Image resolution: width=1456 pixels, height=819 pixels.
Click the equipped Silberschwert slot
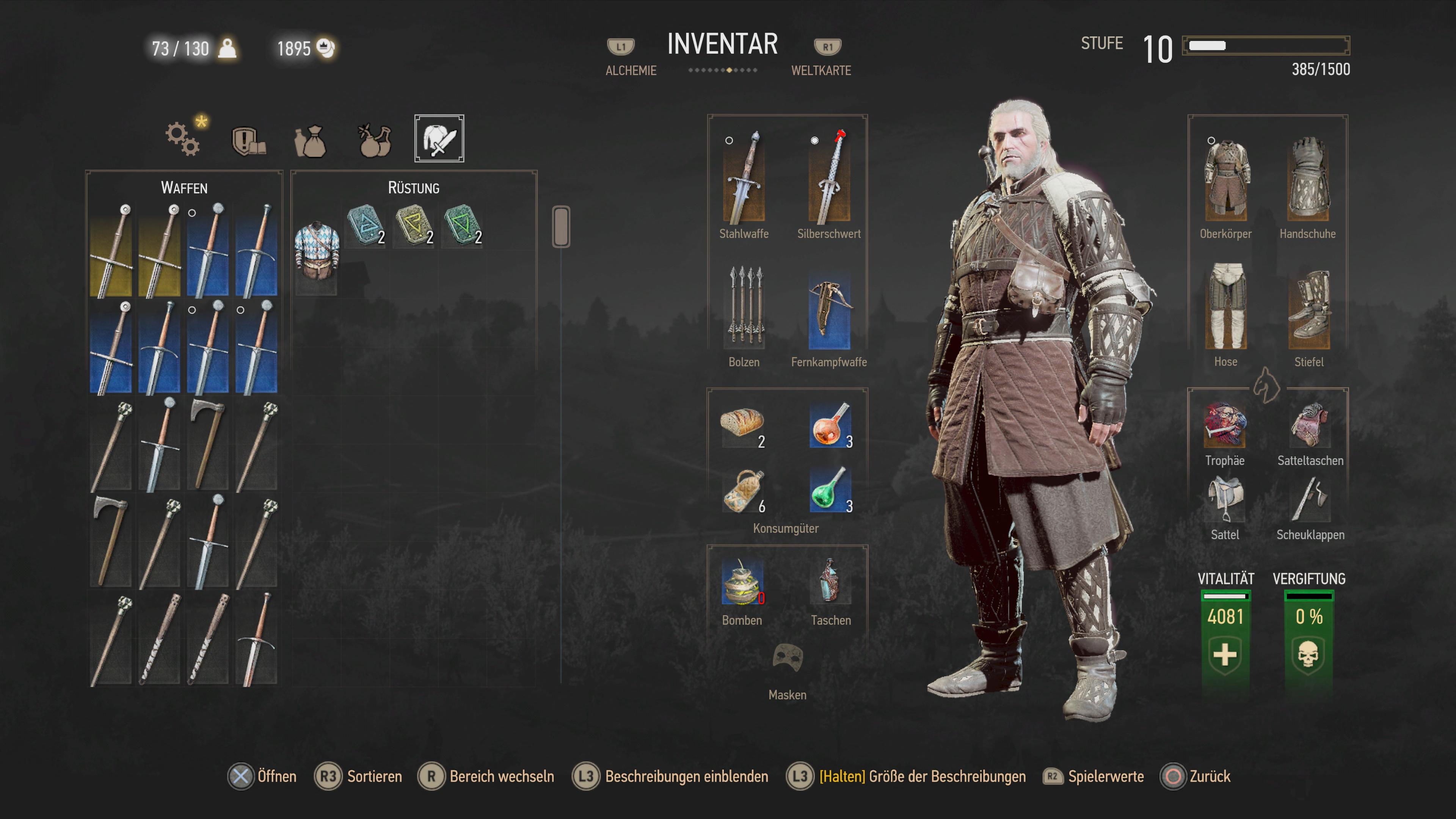[828, 178]
